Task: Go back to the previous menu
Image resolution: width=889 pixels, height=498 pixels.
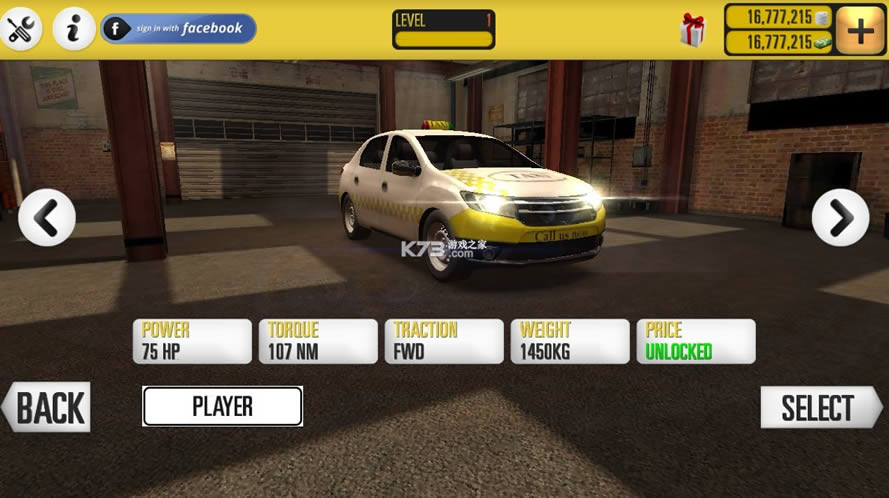Action: [47, 408]
